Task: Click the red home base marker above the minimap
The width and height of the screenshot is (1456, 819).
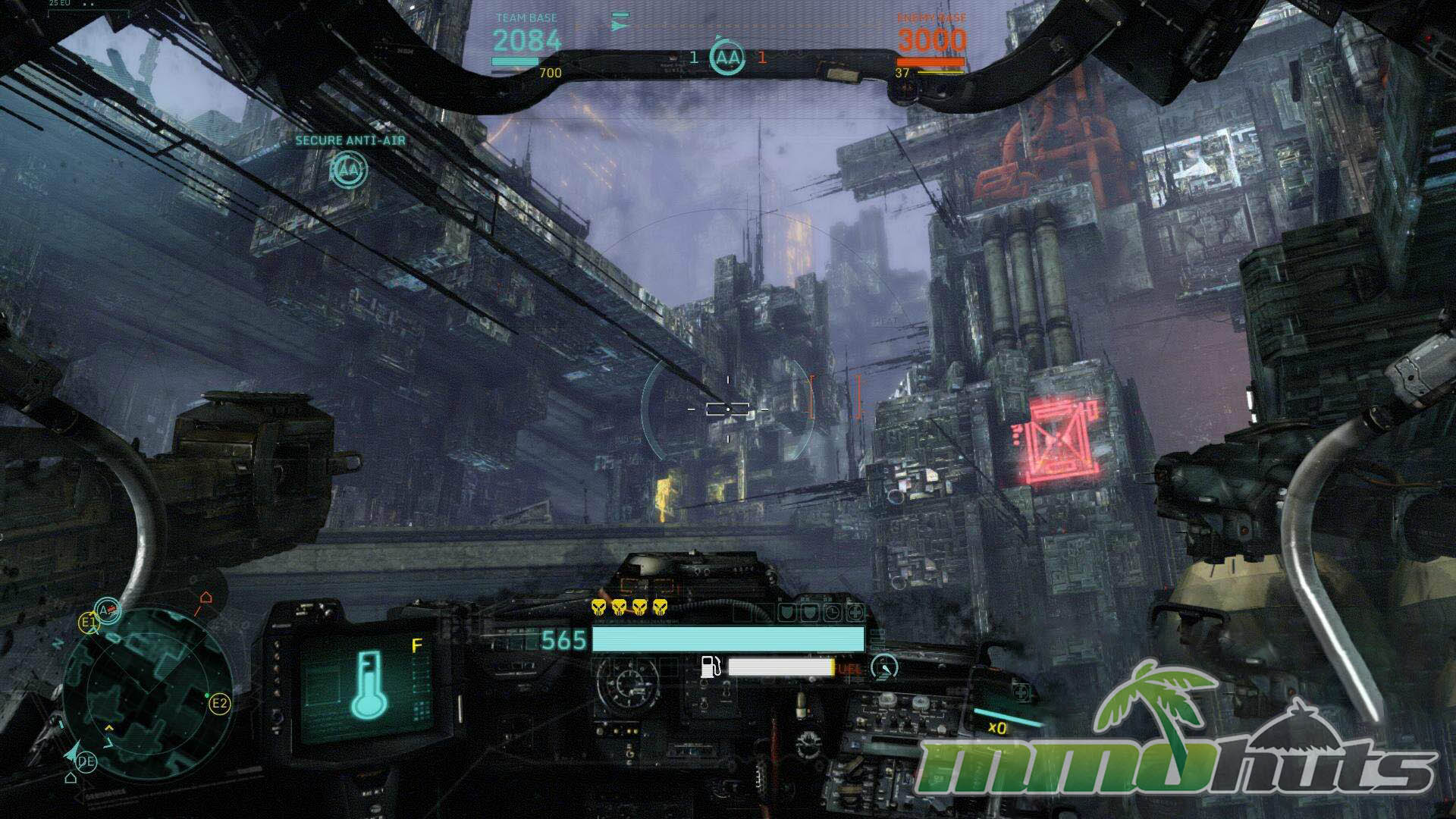Action: [206, 598]
